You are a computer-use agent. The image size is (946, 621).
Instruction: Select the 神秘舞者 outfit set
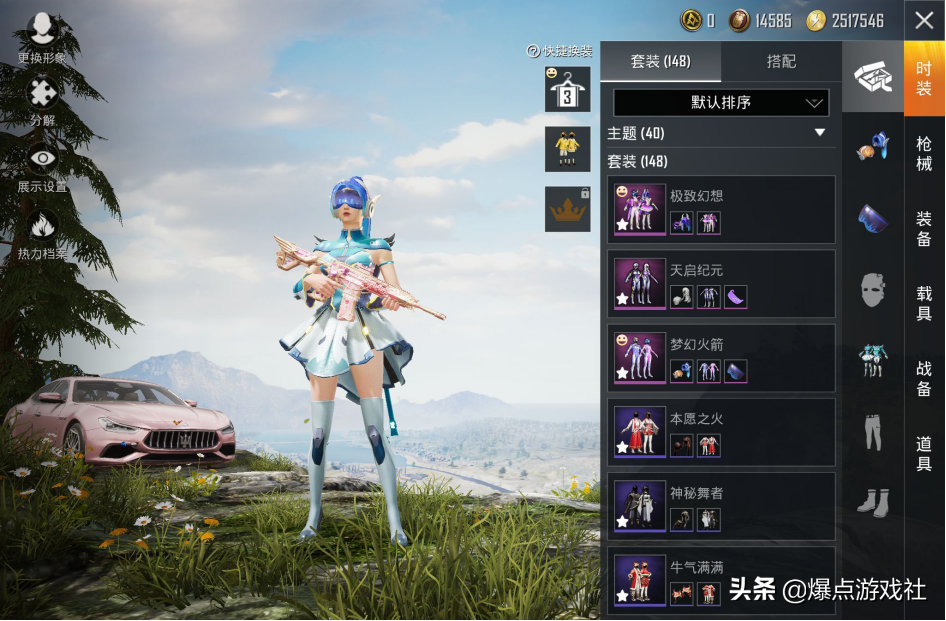(x=720, y=506)
